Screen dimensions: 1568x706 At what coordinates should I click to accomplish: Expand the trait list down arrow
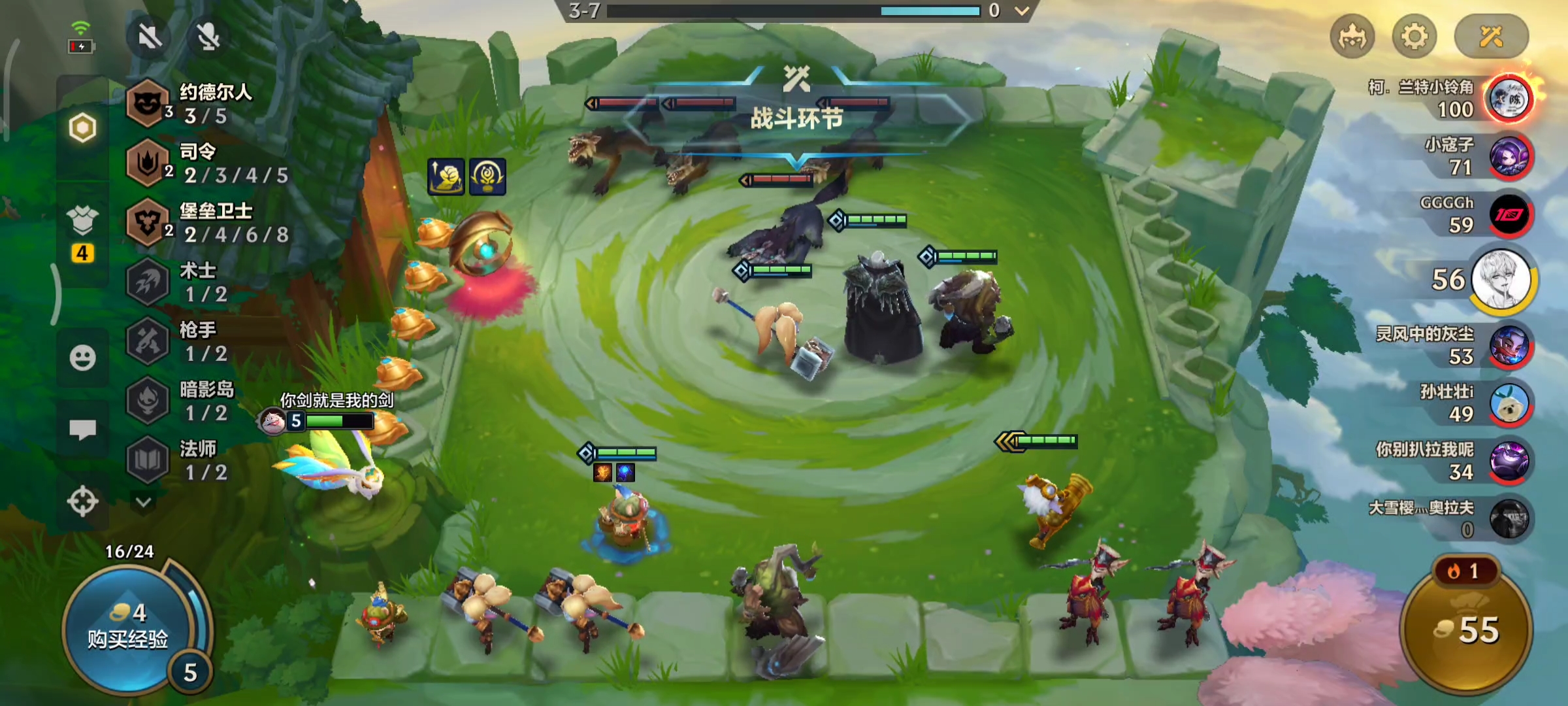[x=144, y=502]
